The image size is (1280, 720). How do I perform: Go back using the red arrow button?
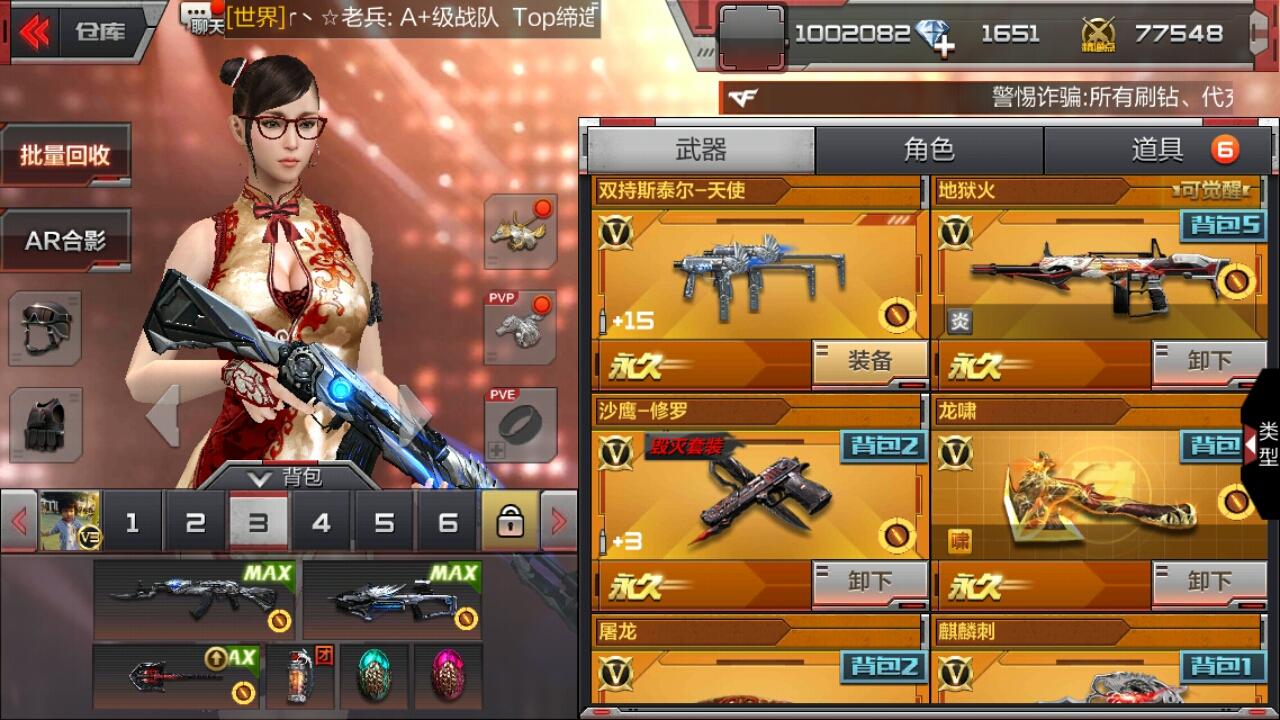(34, 32)
